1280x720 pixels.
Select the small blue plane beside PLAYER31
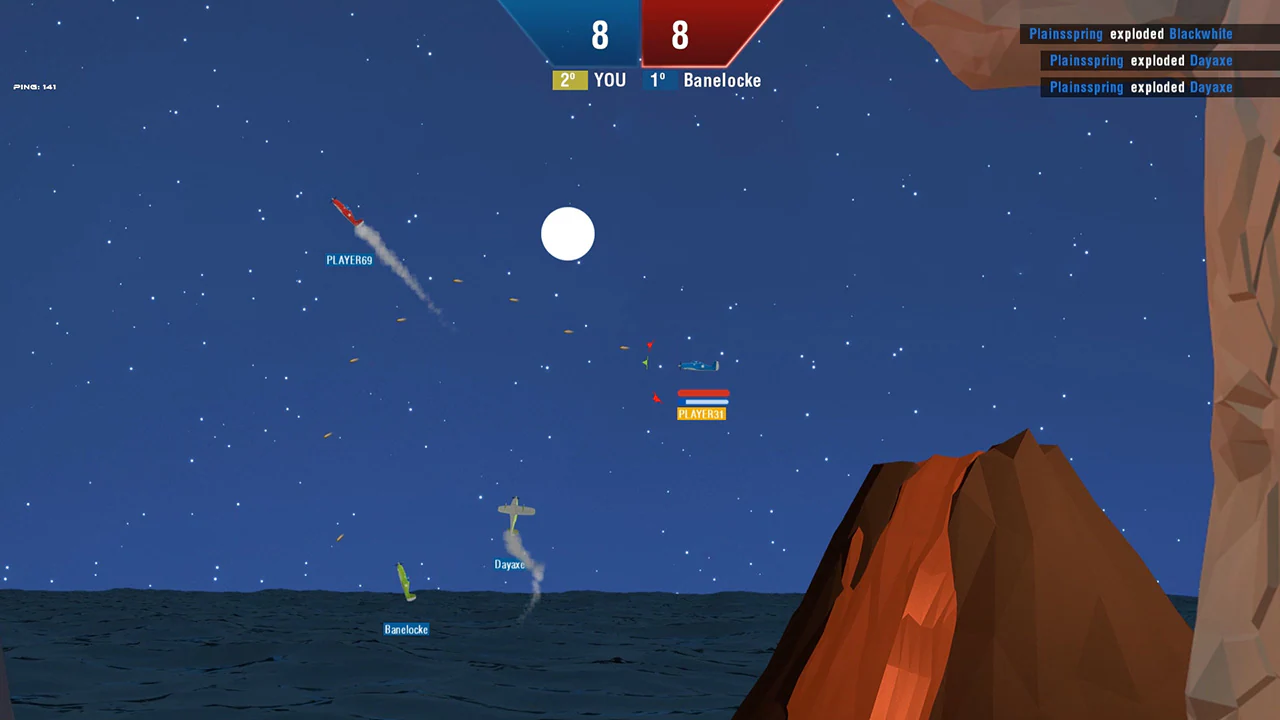(x=700, y=365)
